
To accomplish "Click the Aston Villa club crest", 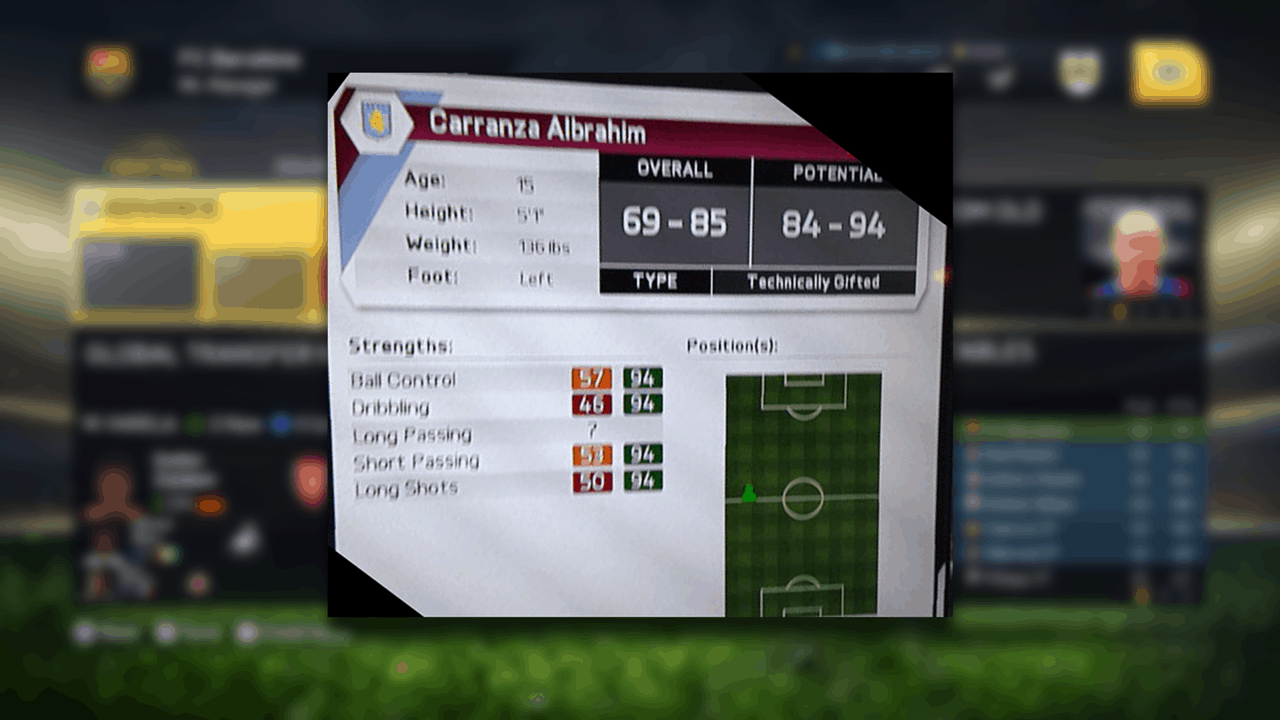I will pyautogui.click(x=377, y=121).
